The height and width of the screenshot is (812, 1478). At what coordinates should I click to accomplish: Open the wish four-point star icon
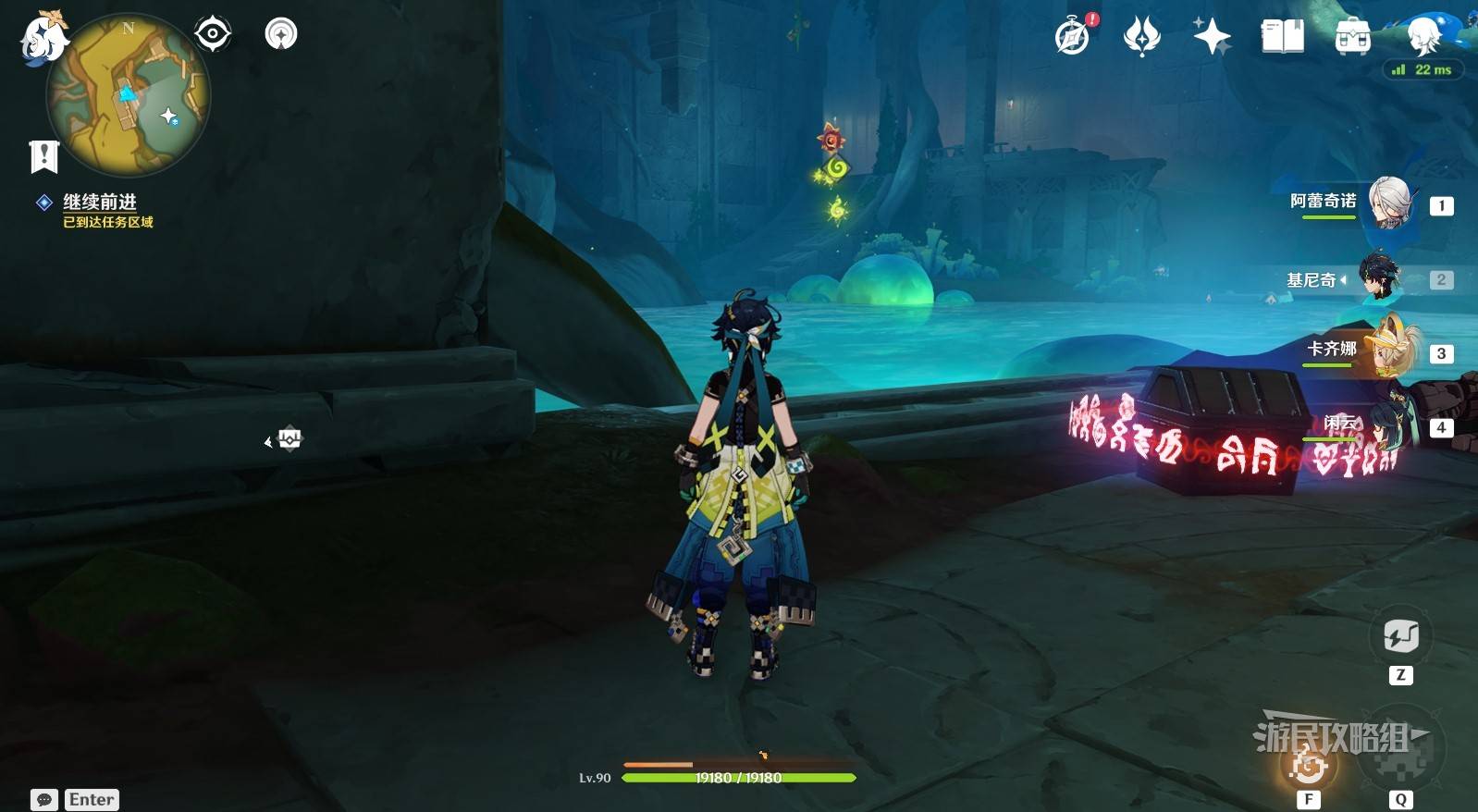pyautogui.click(x=1212, y=37)
